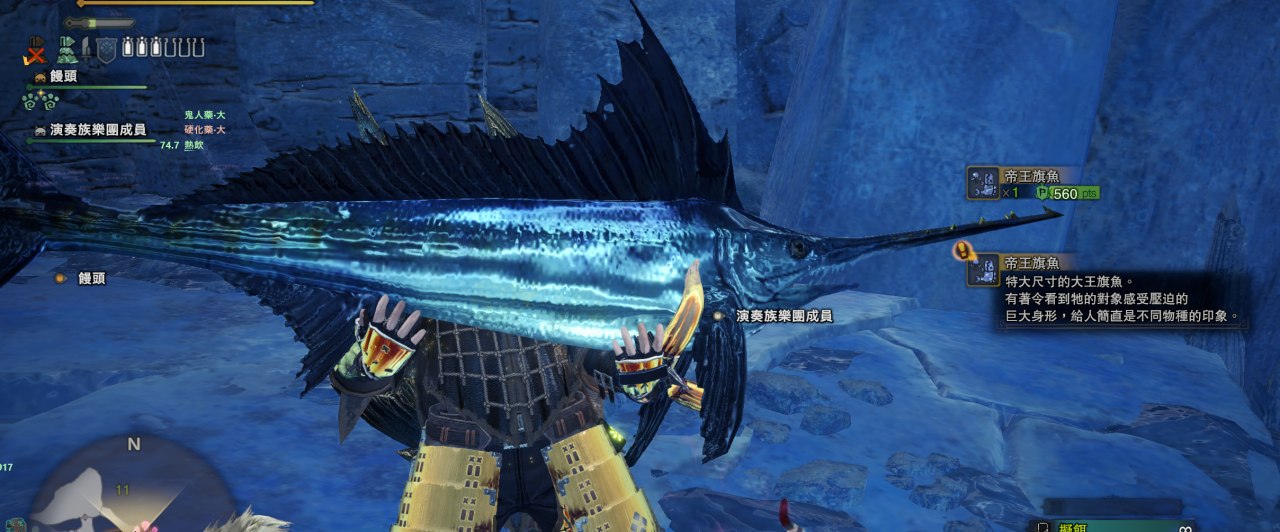The width and height of the screenshot is (1280, 532).
Task: Click the green paw-print buff icons
Action: tap(41, 100)
